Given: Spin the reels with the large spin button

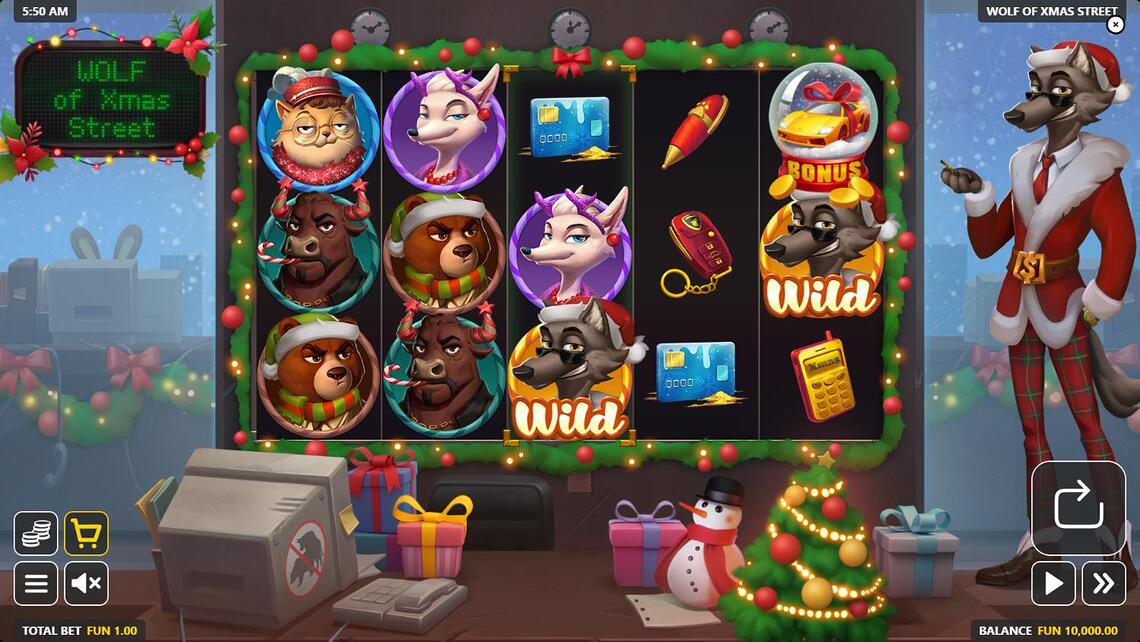Looking at the screenshot, I should tap(1078, 507).
